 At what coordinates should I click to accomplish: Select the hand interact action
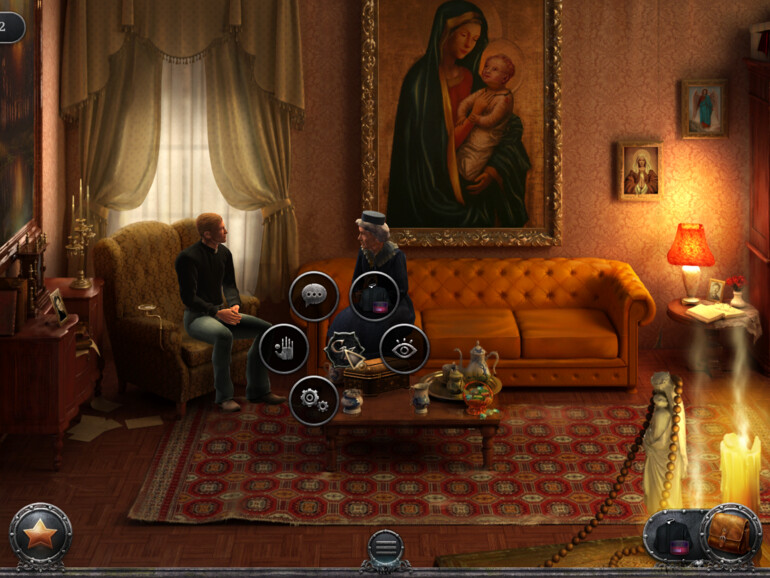[284, 348]
